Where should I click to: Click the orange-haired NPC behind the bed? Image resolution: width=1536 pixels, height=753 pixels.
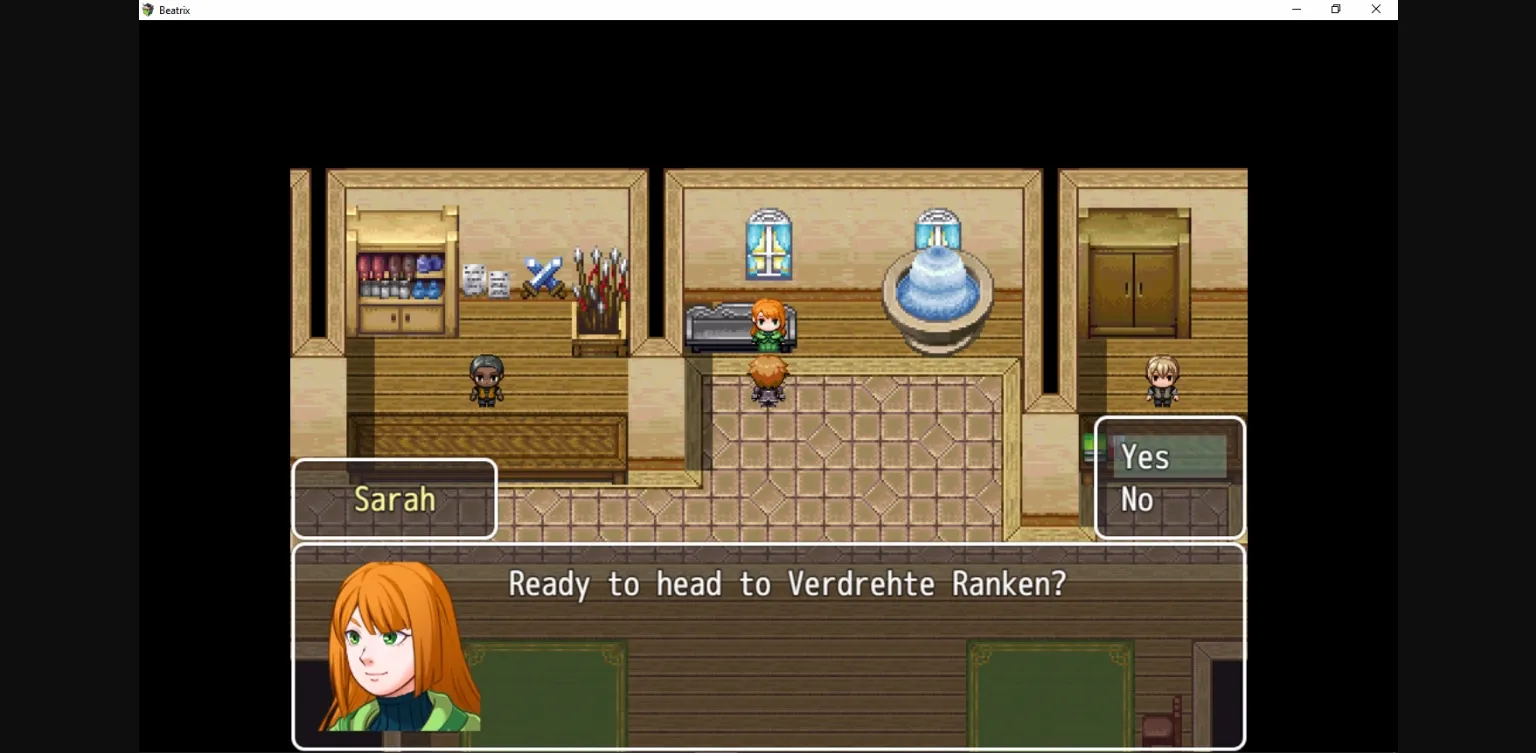pos(768,325)
